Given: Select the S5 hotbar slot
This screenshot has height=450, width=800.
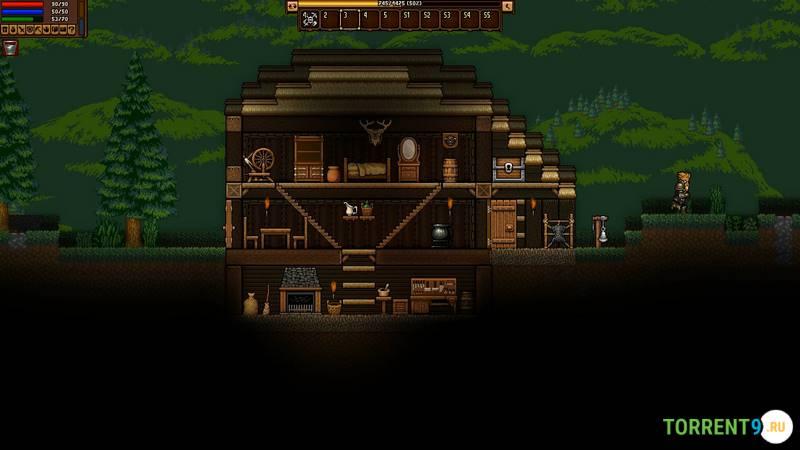Looking at the screenshot, I should [x=489, y=19].
